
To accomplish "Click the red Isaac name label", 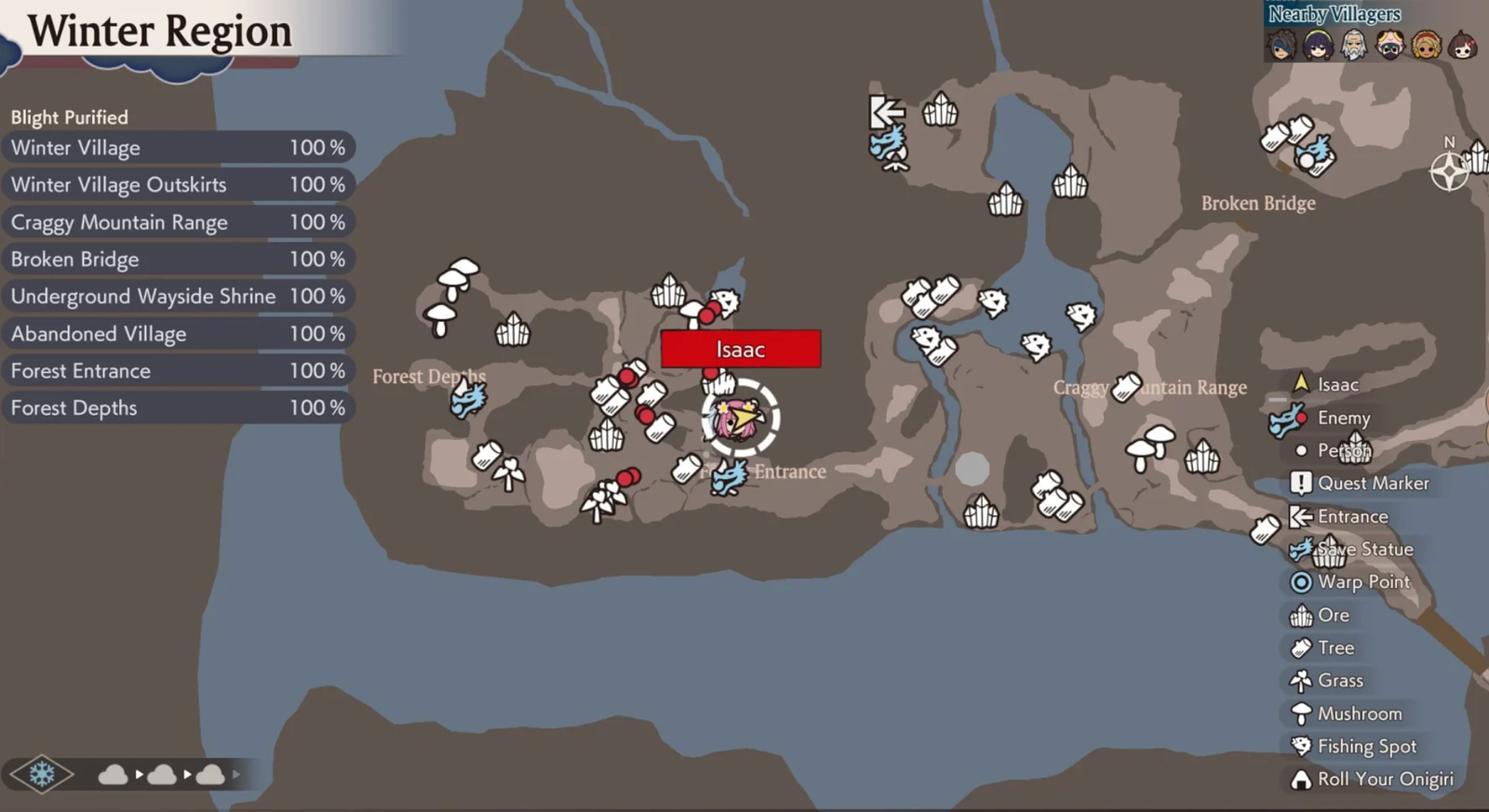I will click(741, 350).
